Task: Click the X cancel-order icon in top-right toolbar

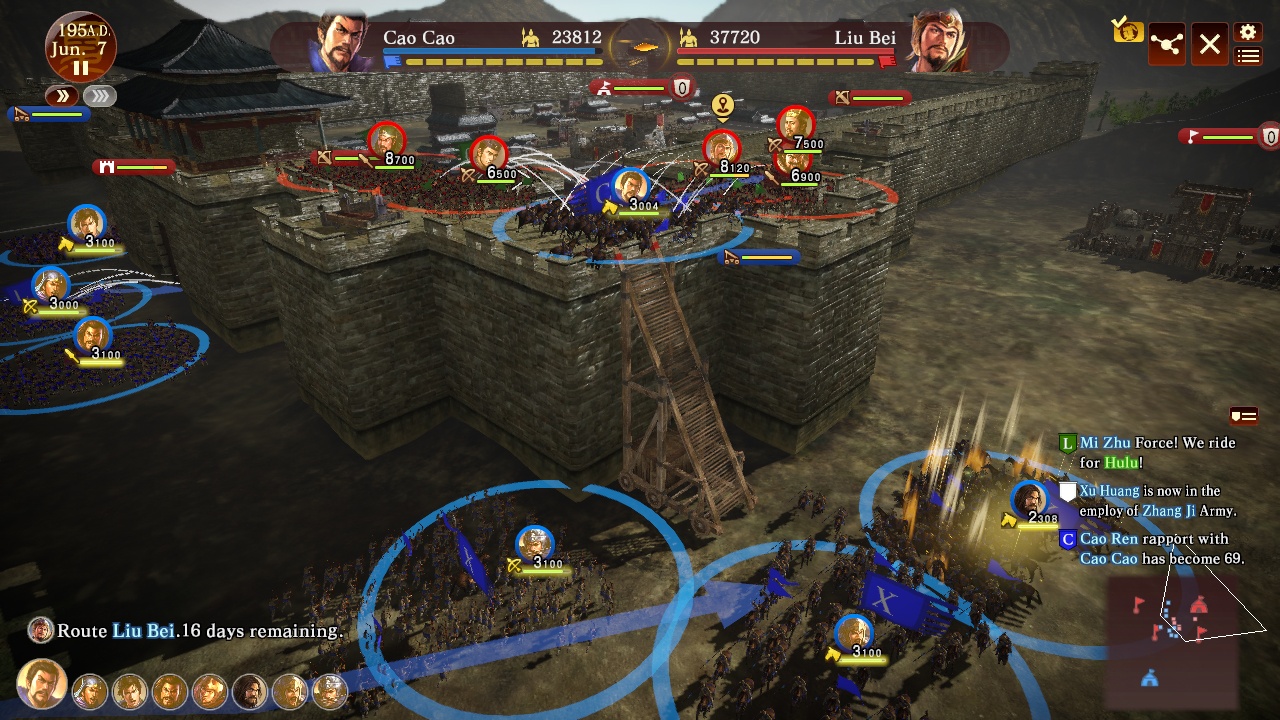Action: [1209, 44]
